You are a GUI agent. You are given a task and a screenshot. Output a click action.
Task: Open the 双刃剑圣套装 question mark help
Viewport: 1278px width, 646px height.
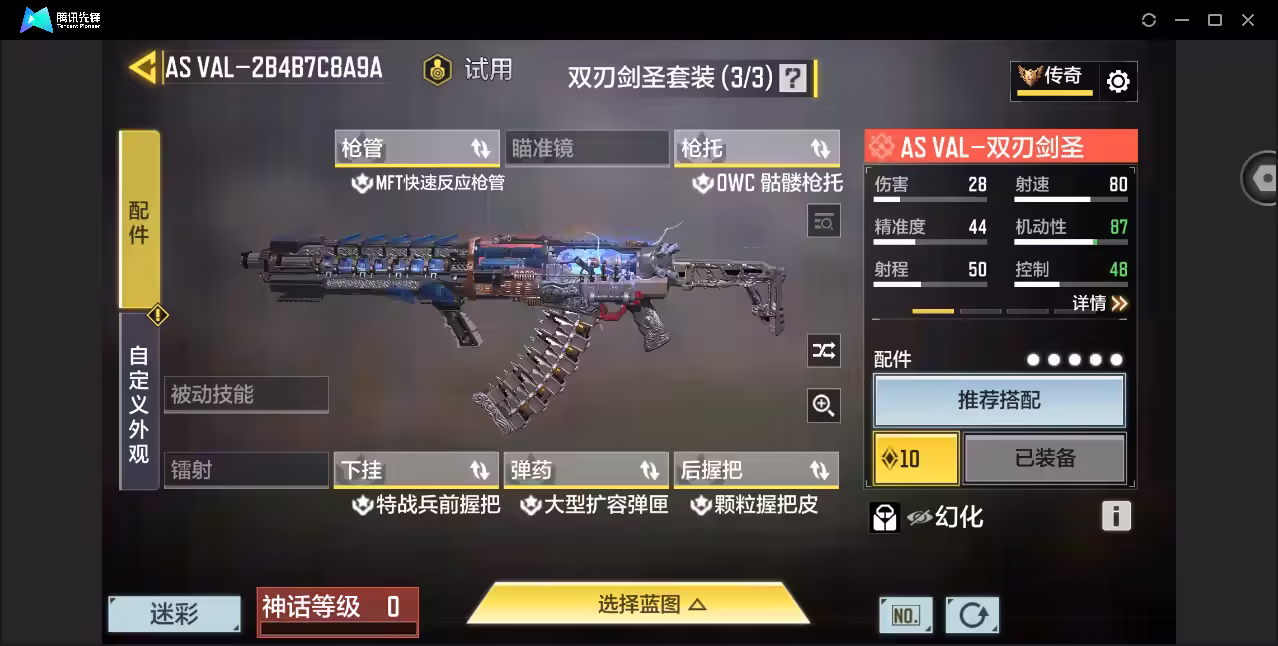[x=793, y=78]
